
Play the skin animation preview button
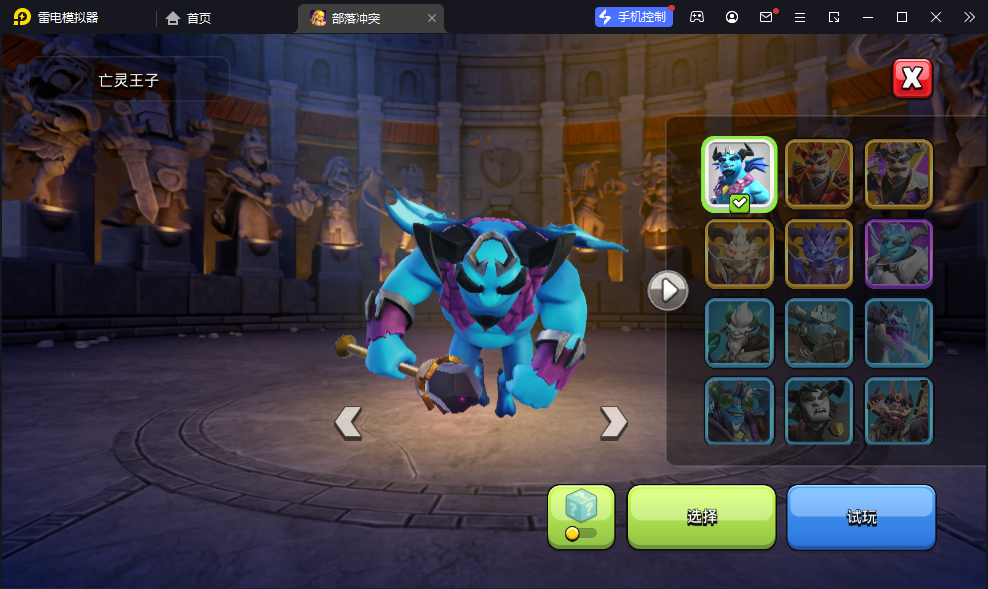668,290
